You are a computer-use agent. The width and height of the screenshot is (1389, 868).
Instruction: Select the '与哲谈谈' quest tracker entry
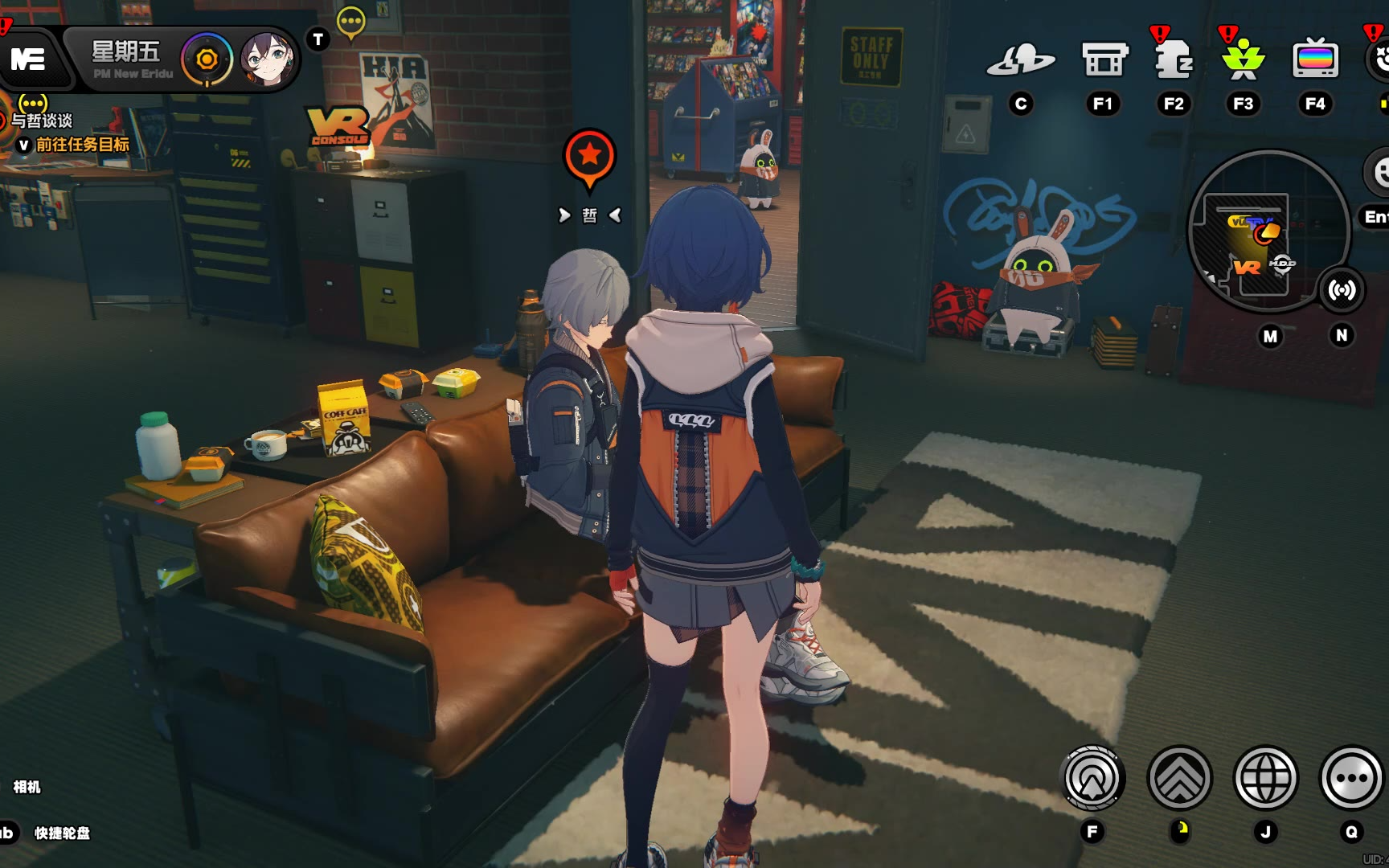[42, 121]
